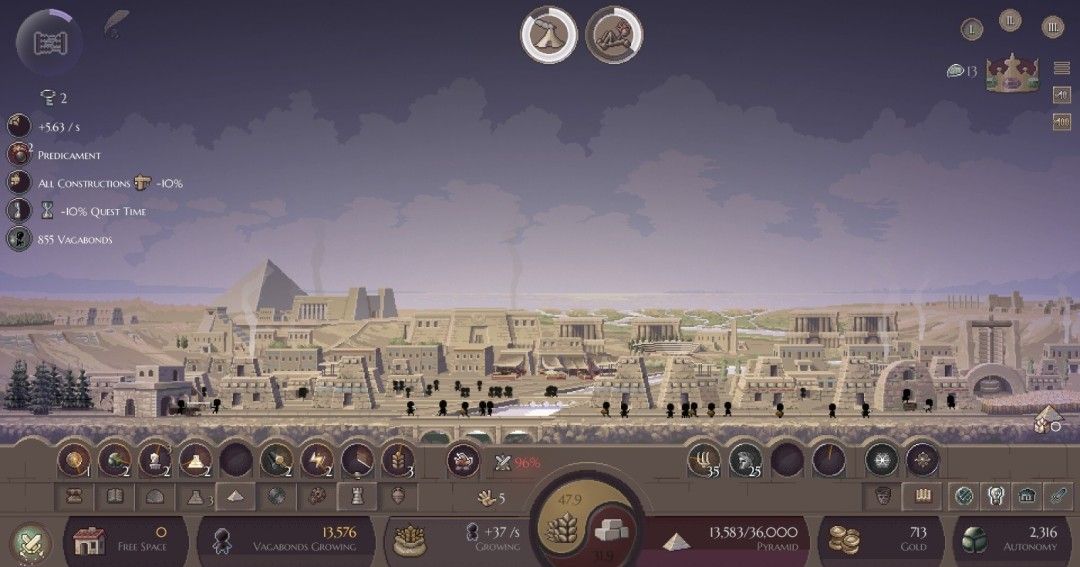The image size is (1080, 567).
Task: Select the roman numeral II button
Action: (x=1012, y=20)
